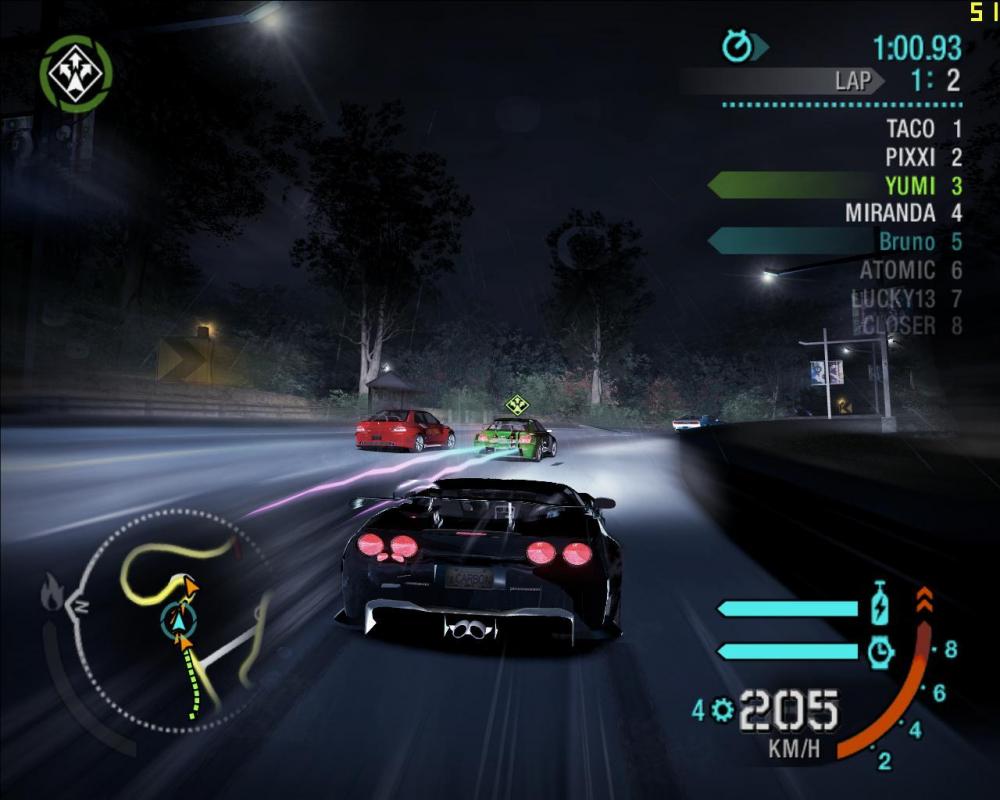Click the crew member ability icon
The width and height of the screenshot is (1000, 800).
(x=76, y=74)
